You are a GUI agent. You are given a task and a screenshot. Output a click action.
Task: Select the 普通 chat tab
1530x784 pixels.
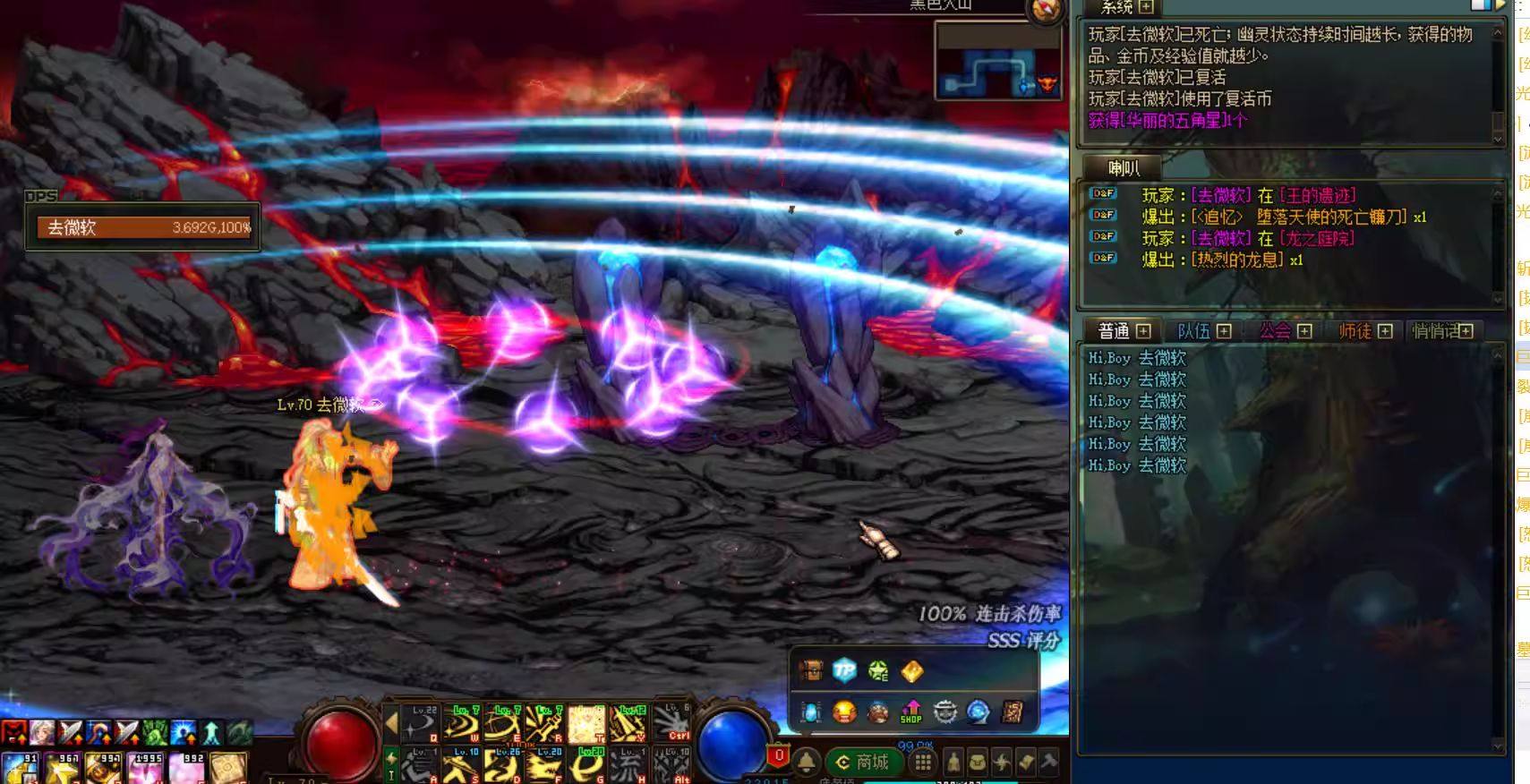pyautogui.click(x=1114, y=331)
